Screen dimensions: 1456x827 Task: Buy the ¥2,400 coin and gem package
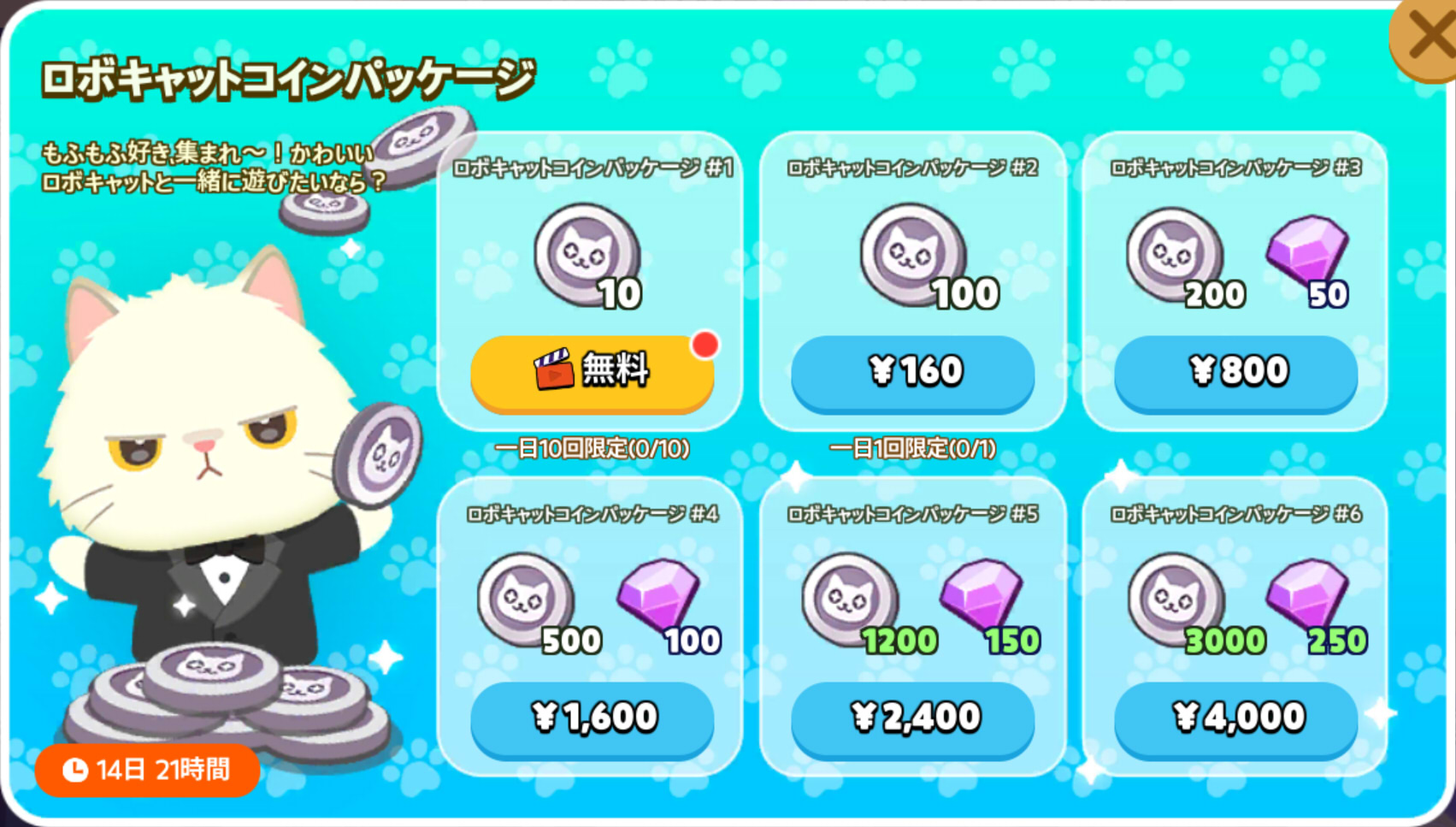click(x=912, y=721)
